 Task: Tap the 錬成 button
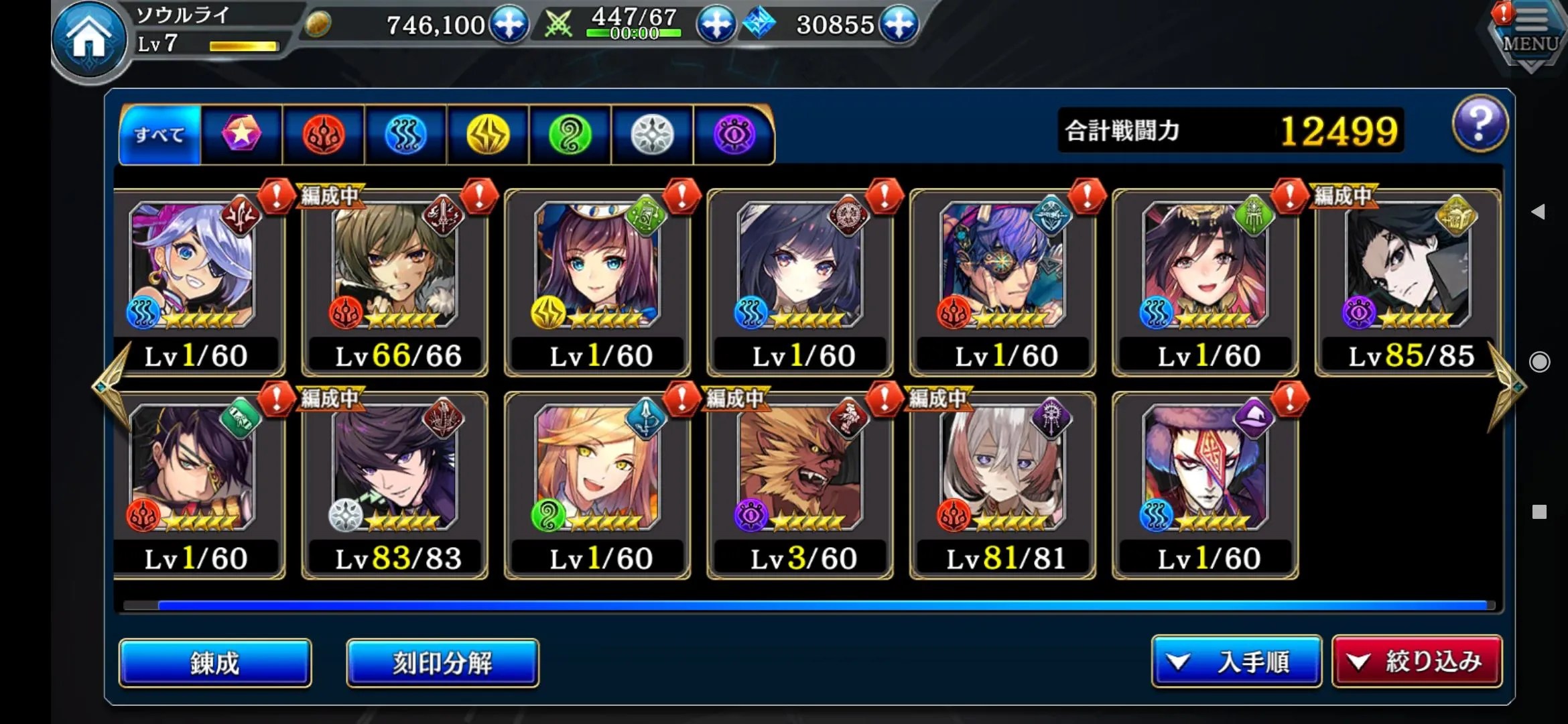click(x=215, y=662)
